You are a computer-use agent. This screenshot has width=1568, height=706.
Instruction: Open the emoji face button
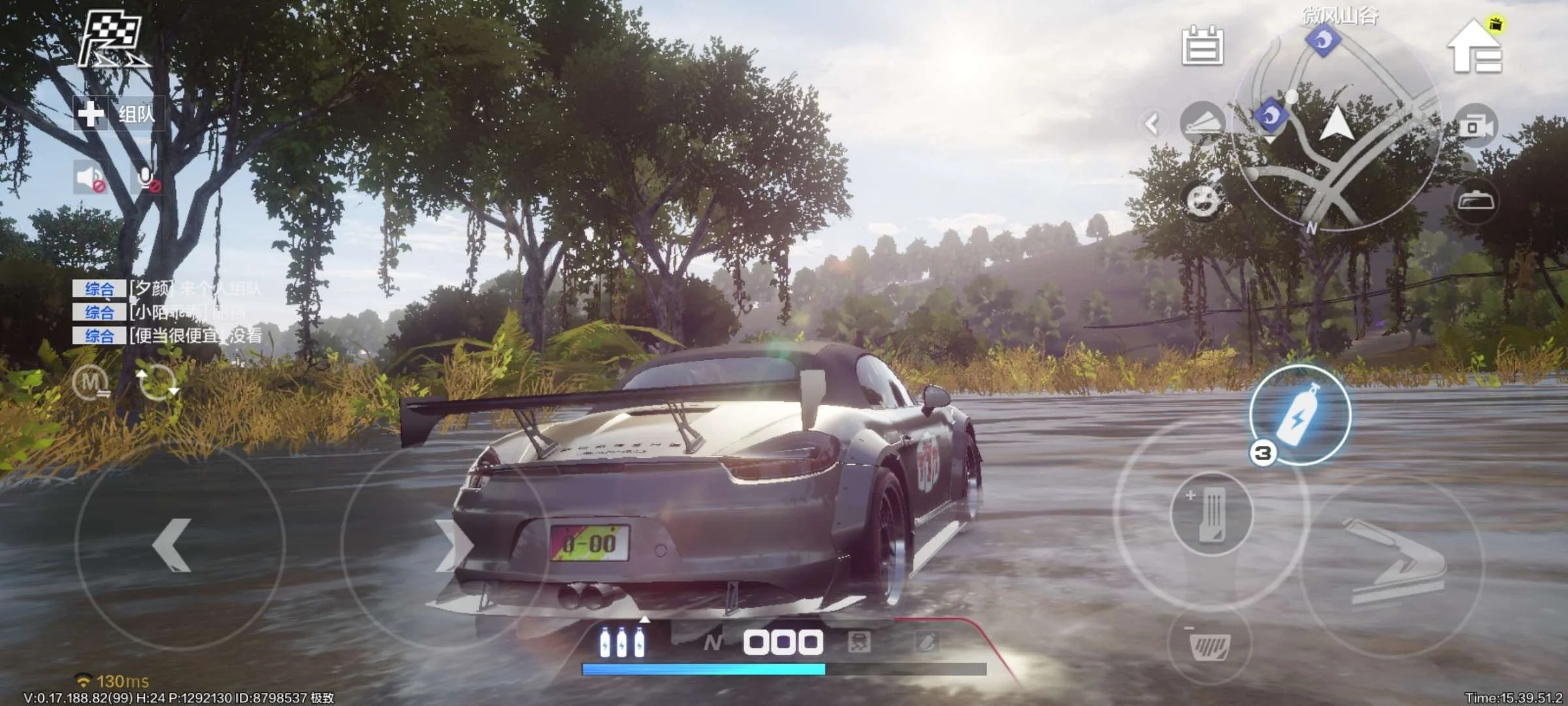1202,200
